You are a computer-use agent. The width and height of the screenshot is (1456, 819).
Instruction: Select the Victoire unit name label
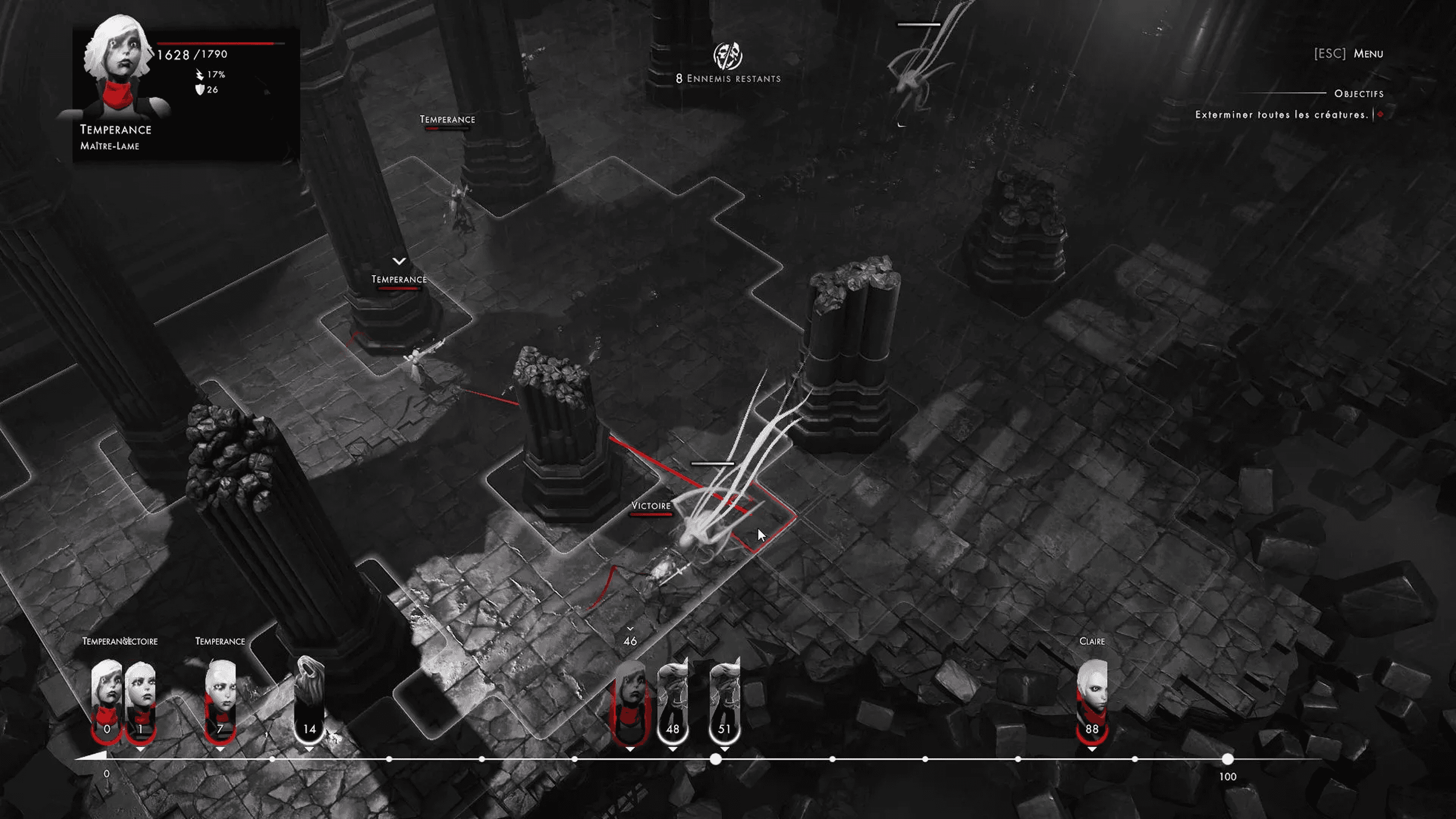coord(650,506)
